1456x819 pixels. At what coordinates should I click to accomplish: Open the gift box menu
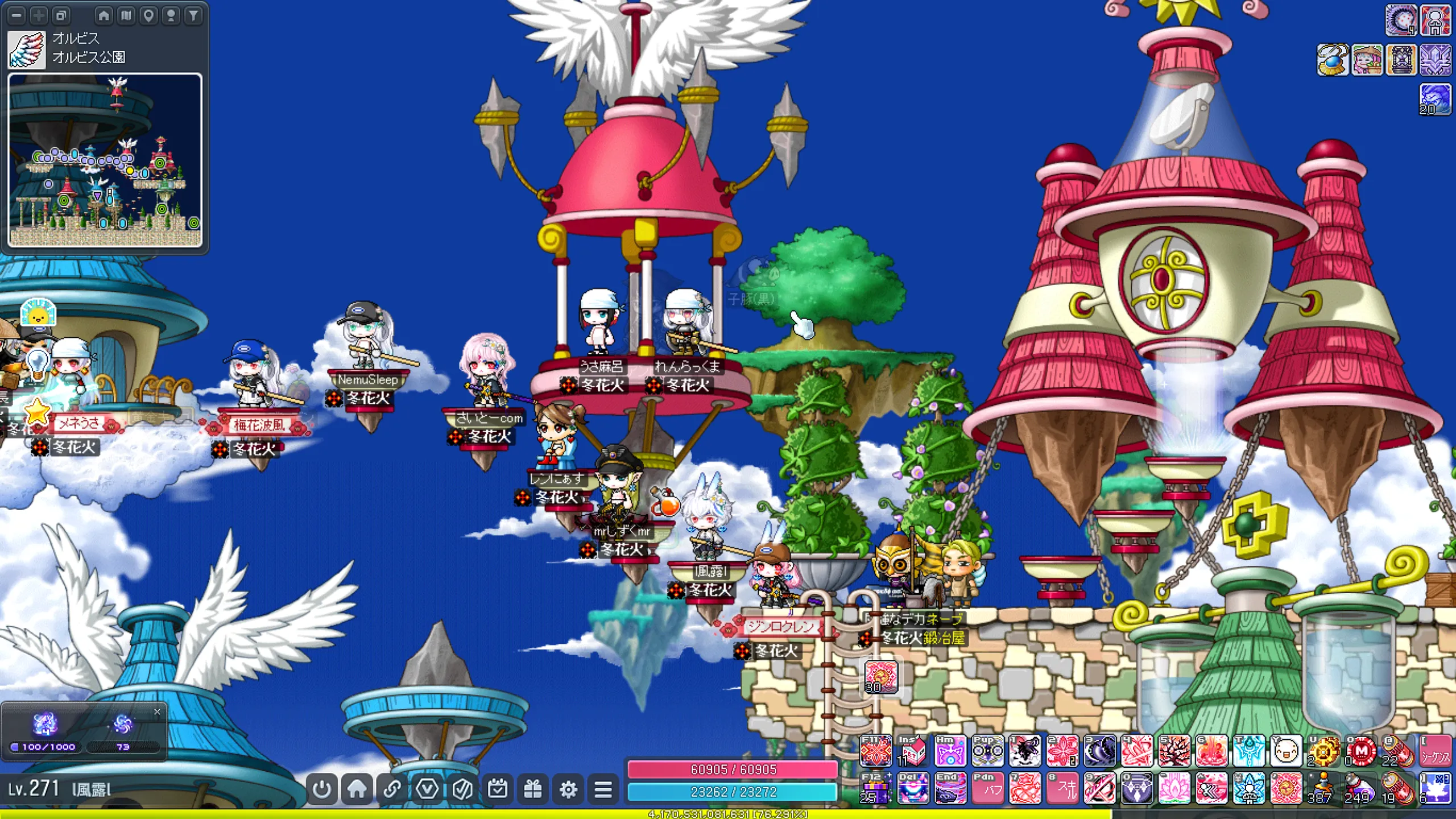(x=533, y=789)
